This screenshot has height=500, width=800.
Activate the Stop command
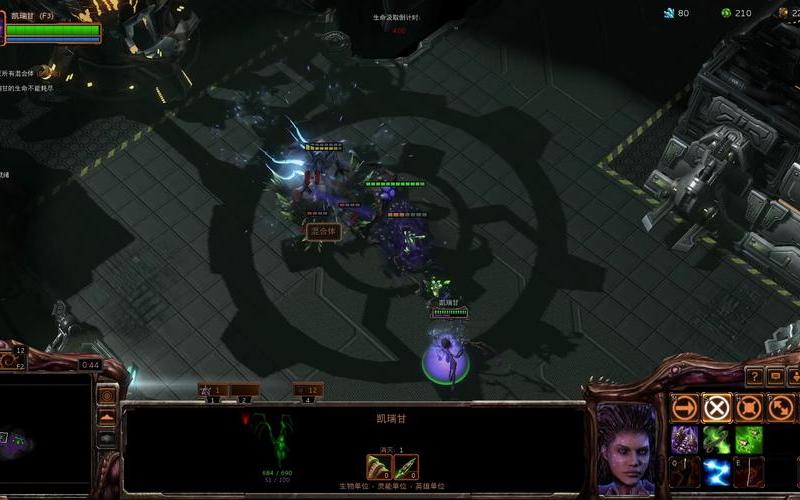716,407
